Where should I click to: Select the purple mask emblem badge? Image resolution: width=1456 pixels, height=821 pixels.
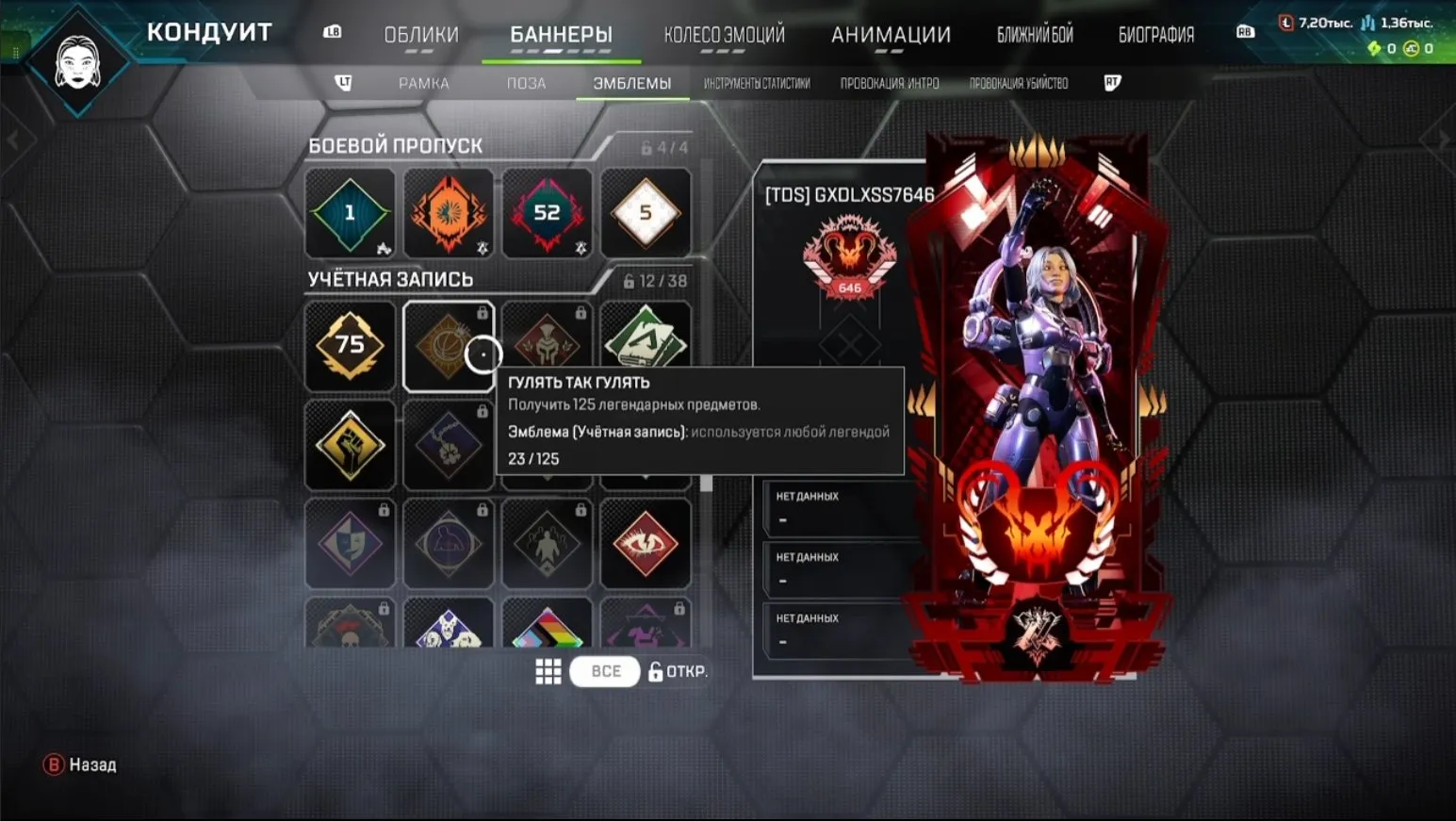click(x=350, y=544)
